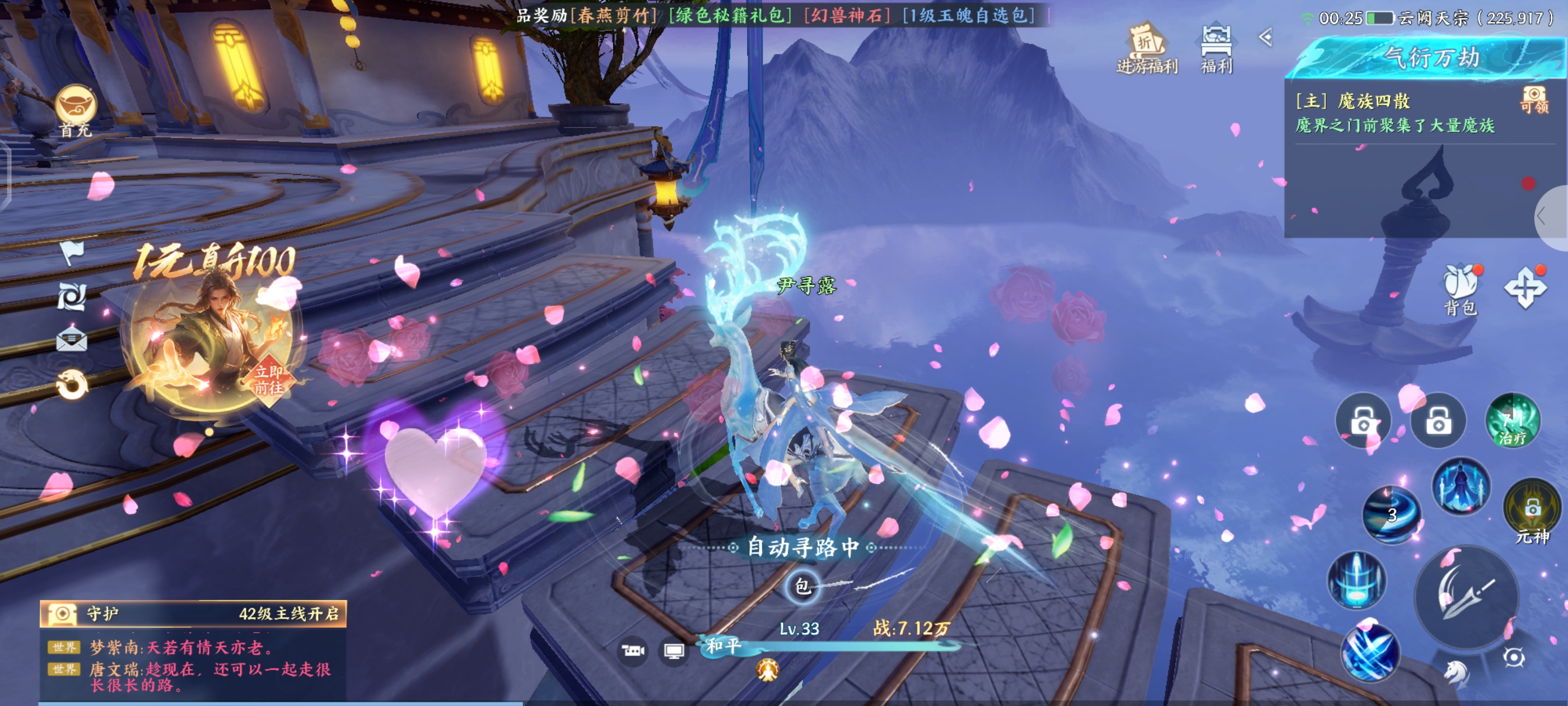Screen dimensions: 1568x706
Task: Open the 进游福利 login rewards
Action: click(x=1147, y=49)
